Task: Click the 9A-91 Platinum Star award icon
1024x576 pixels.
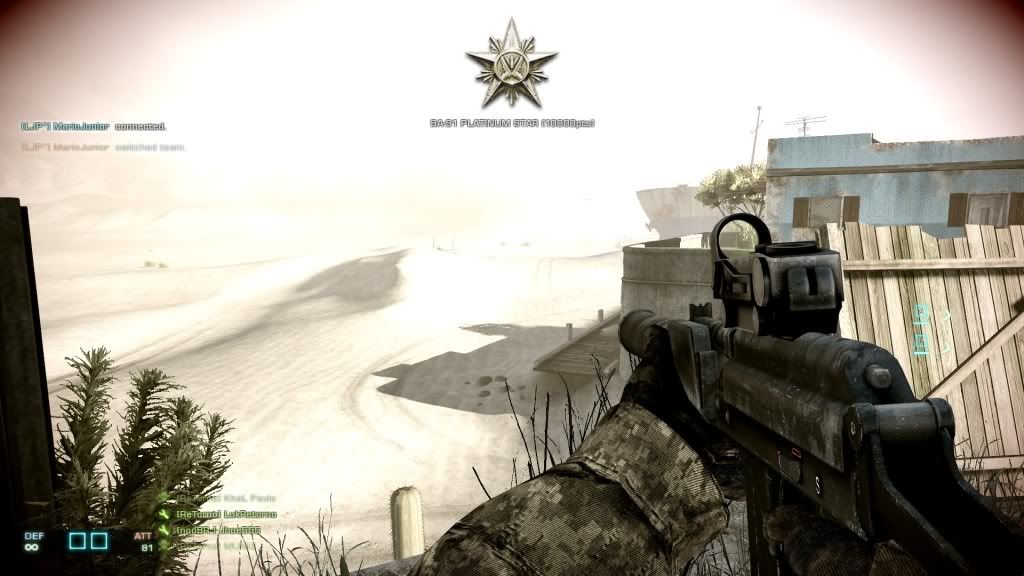Action: click(511, 64)
